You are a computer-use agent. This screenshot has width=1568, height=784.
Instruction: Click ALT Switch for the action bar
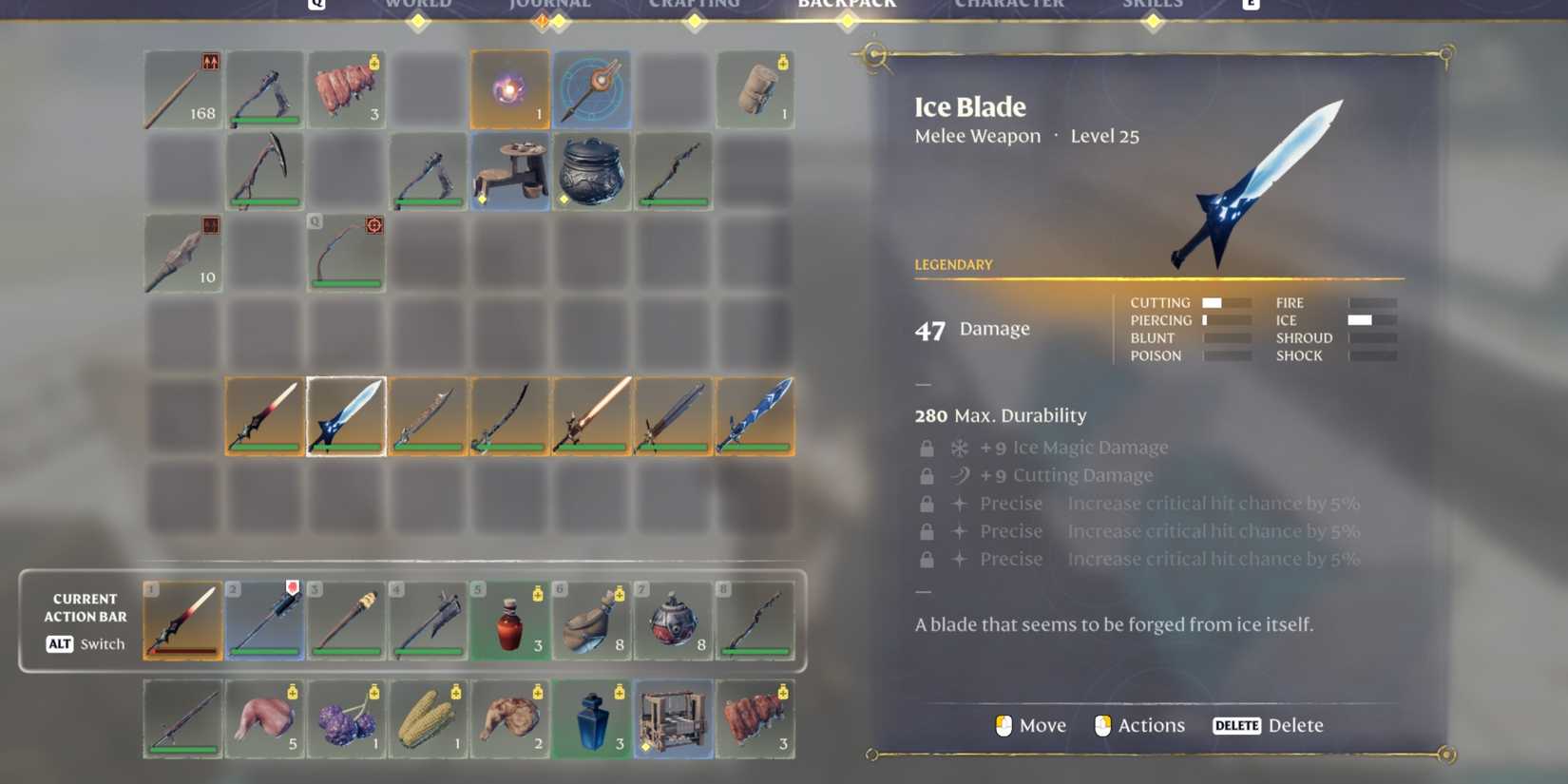84,644
